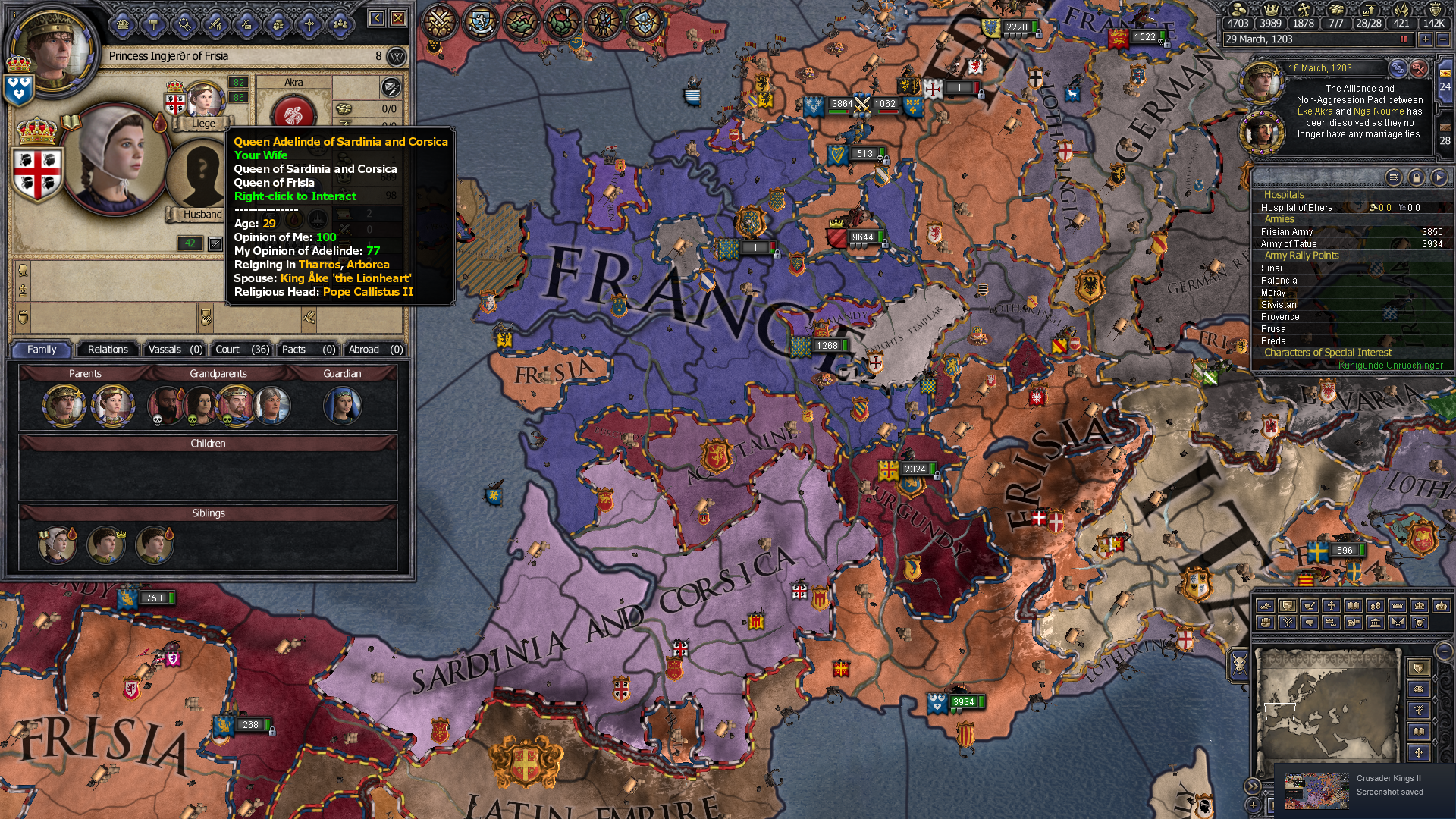The height and width of the screenshot is (819, 1456).
Task: Open the realms map mode shield icon
Action: point(1288,607)
